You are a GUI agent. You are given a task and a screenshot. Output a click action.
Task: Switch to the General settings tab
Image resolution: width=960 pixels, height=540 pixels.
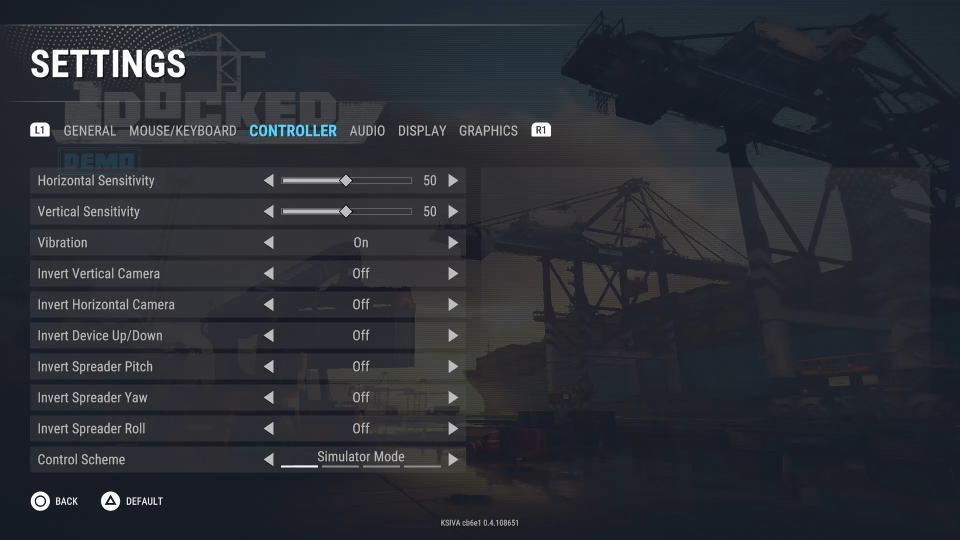pyautogui.click(x=89, y=131)
